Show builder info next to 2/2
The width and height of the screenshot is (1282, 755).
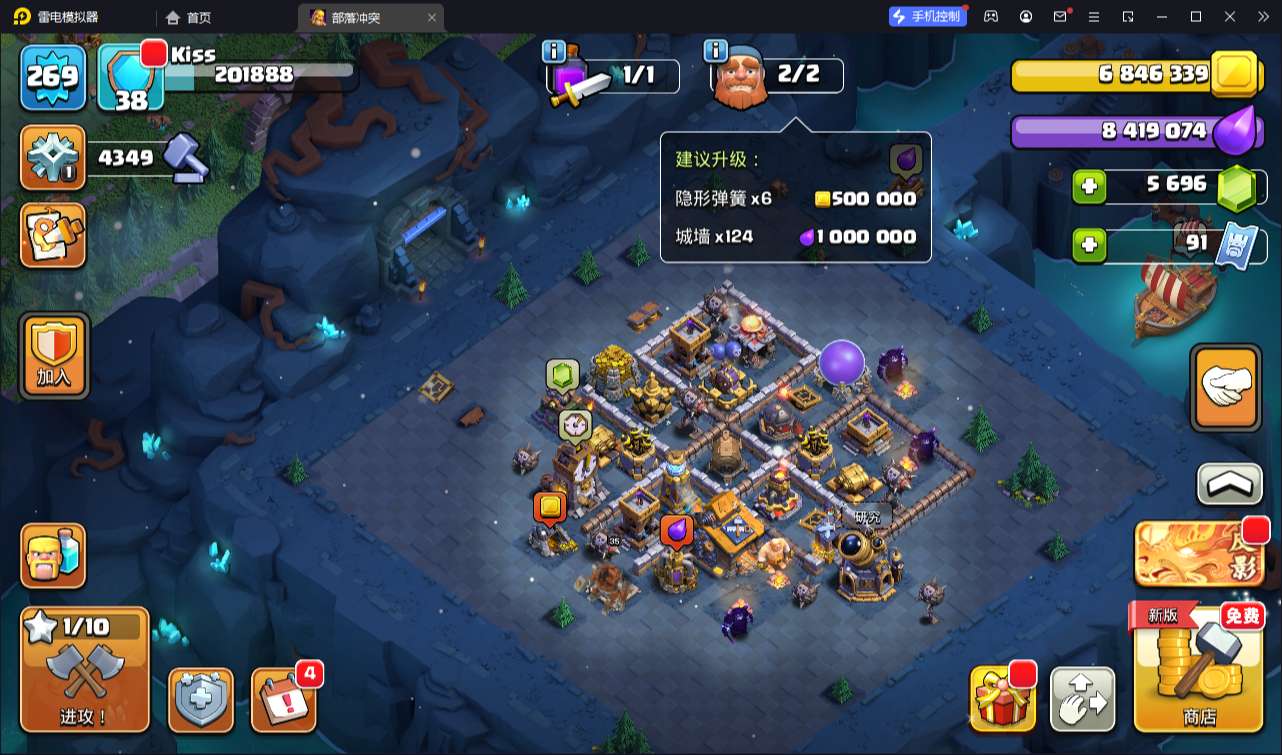(715, 51)
